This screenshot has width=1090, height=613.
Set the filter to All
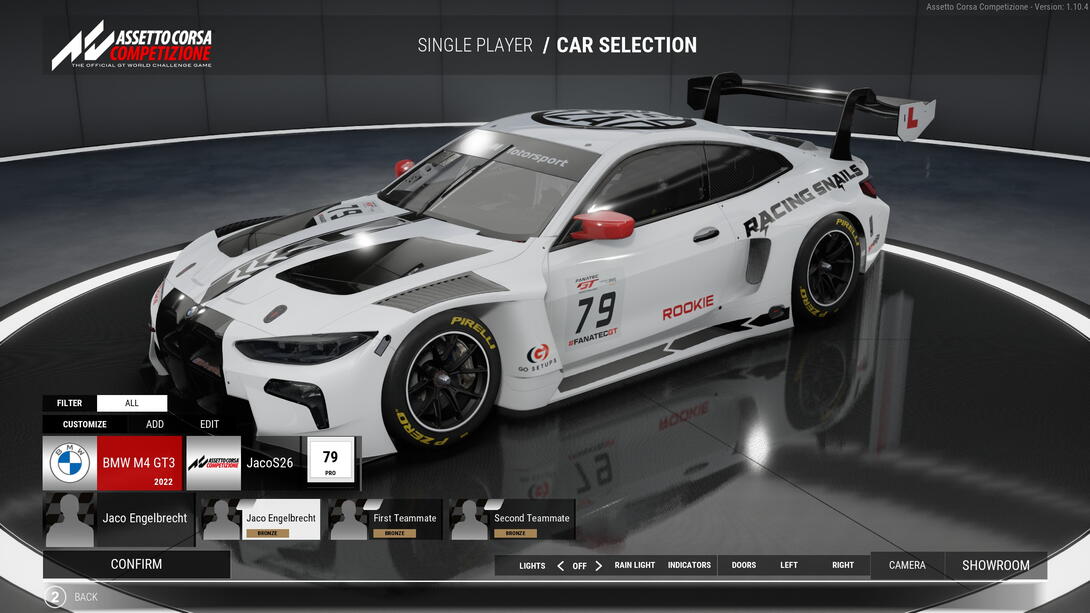click(x=132, y=403)
